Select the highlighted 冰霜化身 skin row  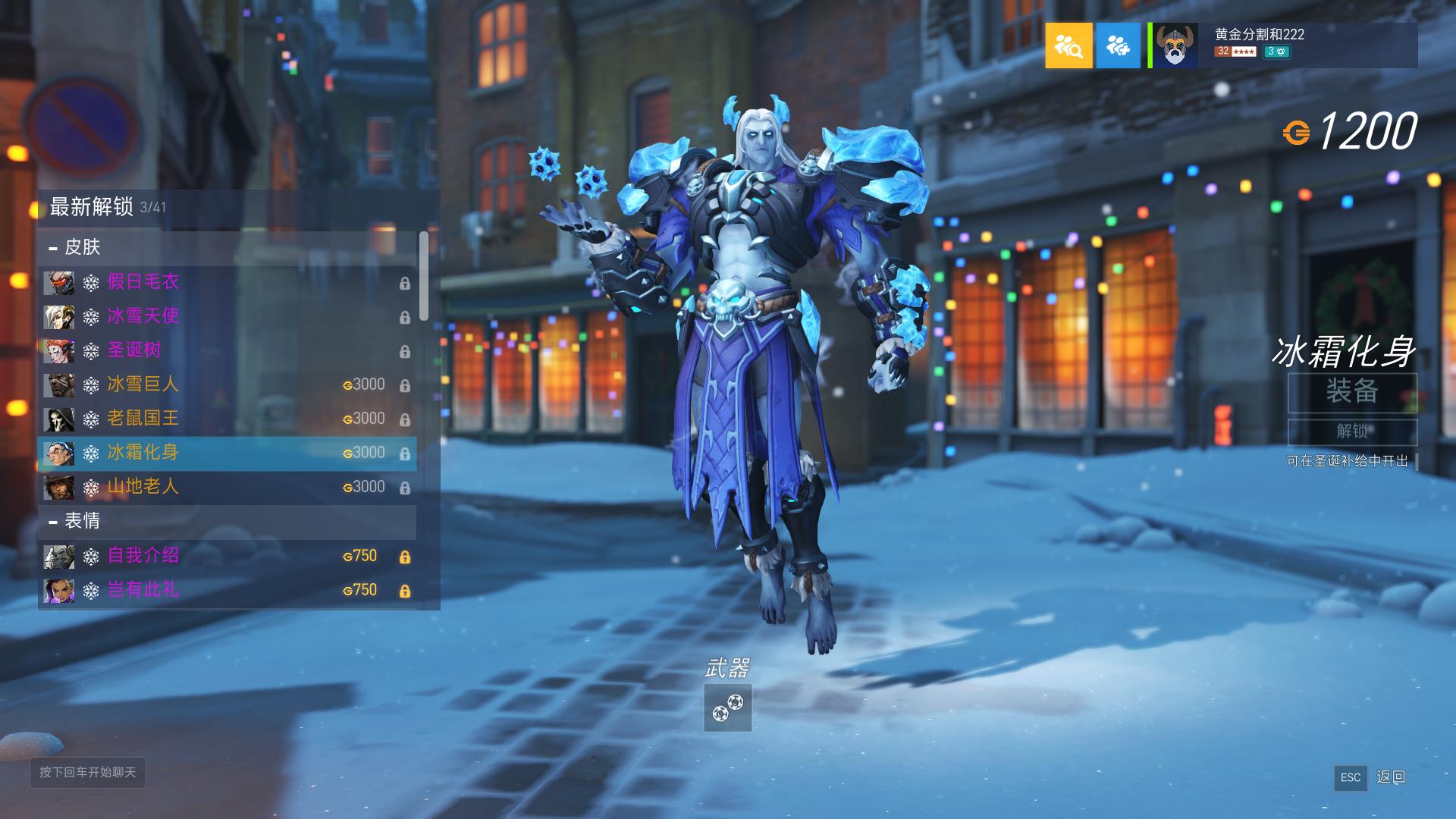(x=226, y=453)
